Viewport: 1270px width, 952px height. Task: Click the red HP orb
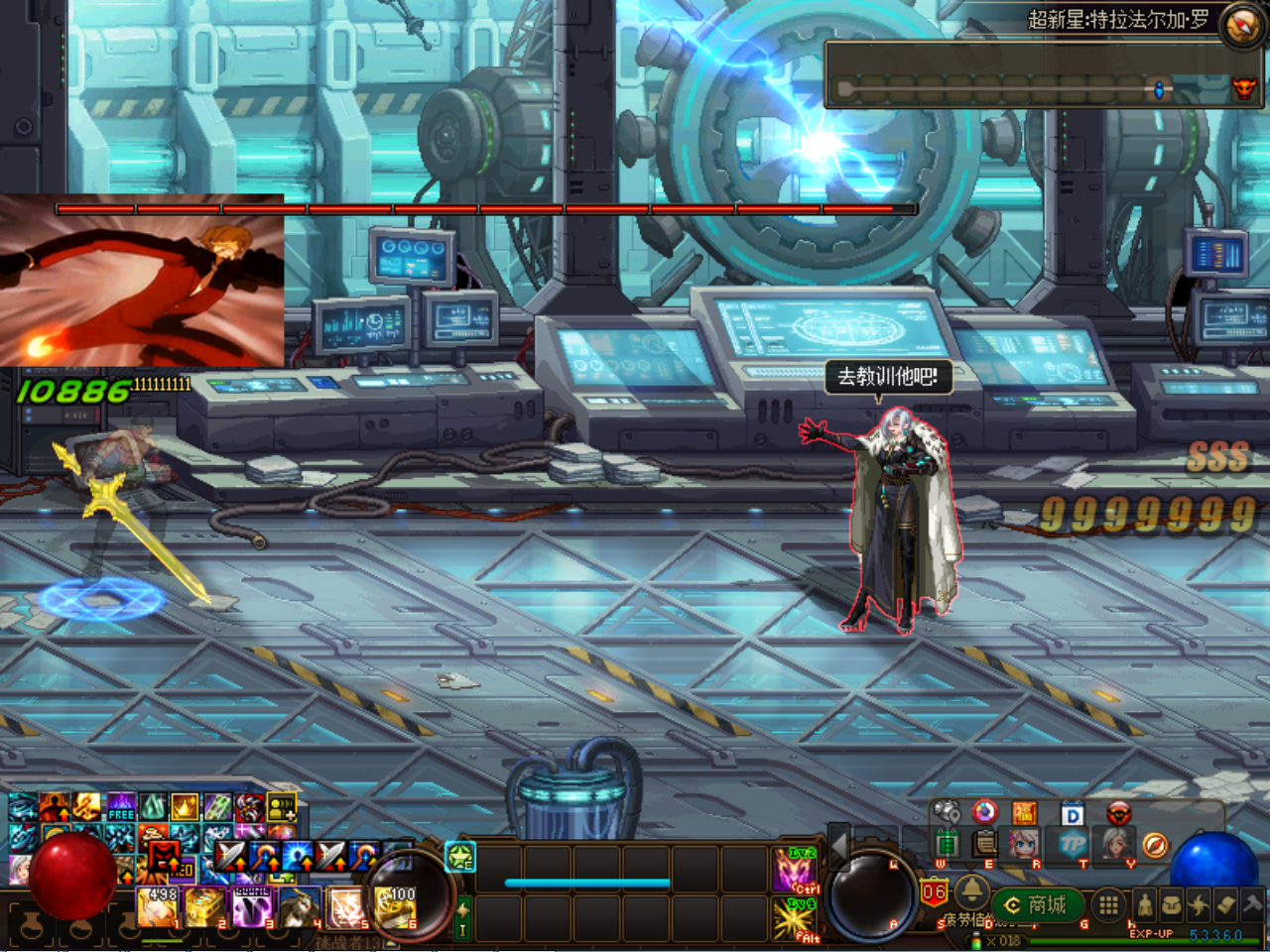tap(74, 878)
